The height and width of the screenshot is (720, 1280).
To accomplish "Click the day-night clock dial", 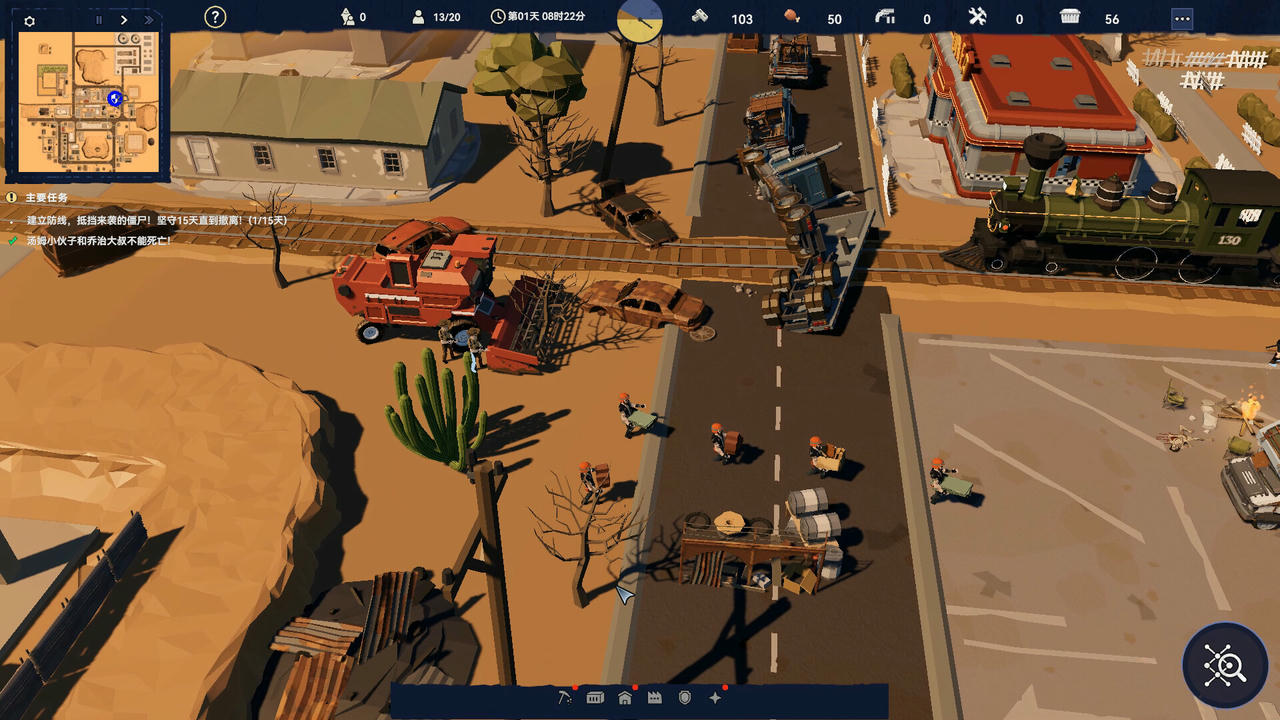I will 638,20.
